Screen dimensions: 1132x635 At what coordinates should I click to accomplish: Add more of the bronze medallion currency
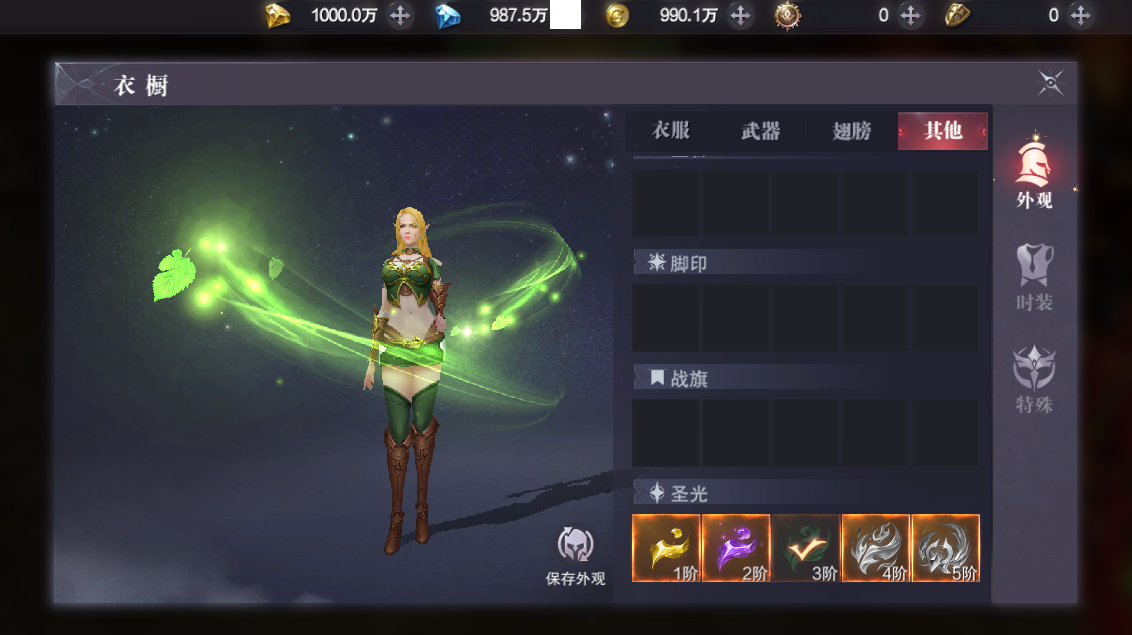pos(910,15)
